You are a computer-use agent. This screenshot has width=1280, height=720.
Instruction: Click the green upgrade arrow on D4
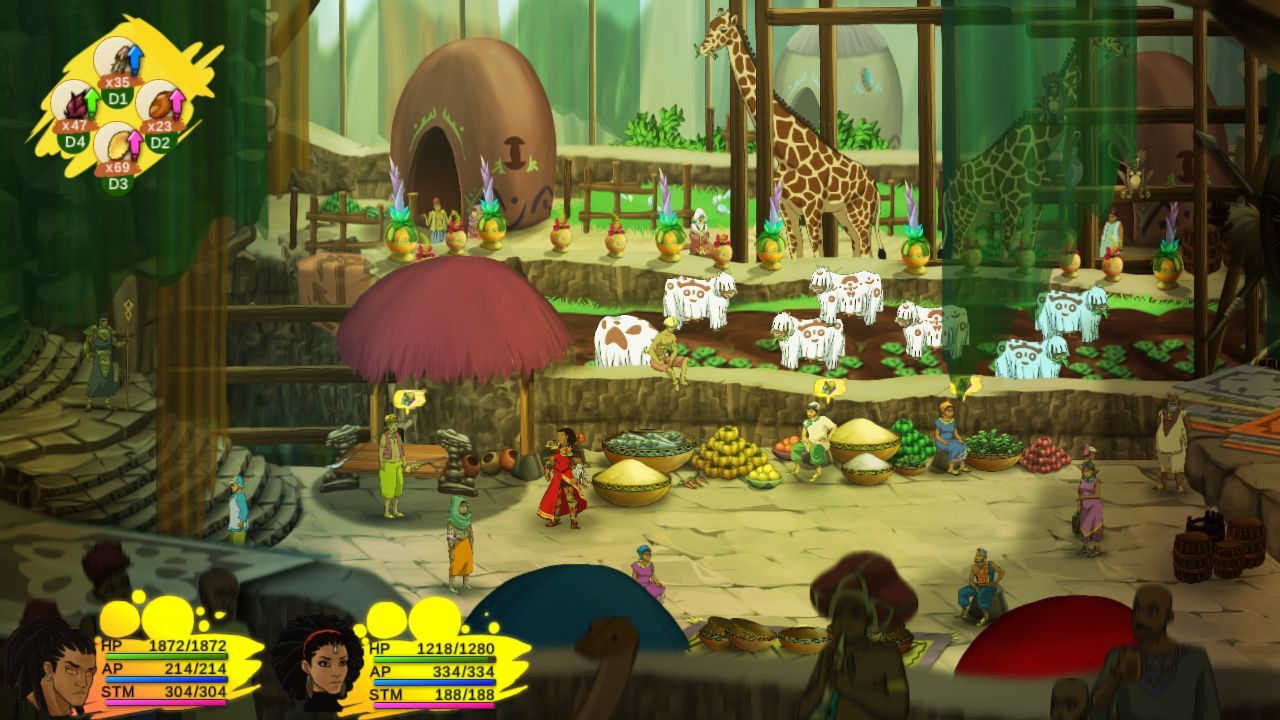click(x=92, y=100)
